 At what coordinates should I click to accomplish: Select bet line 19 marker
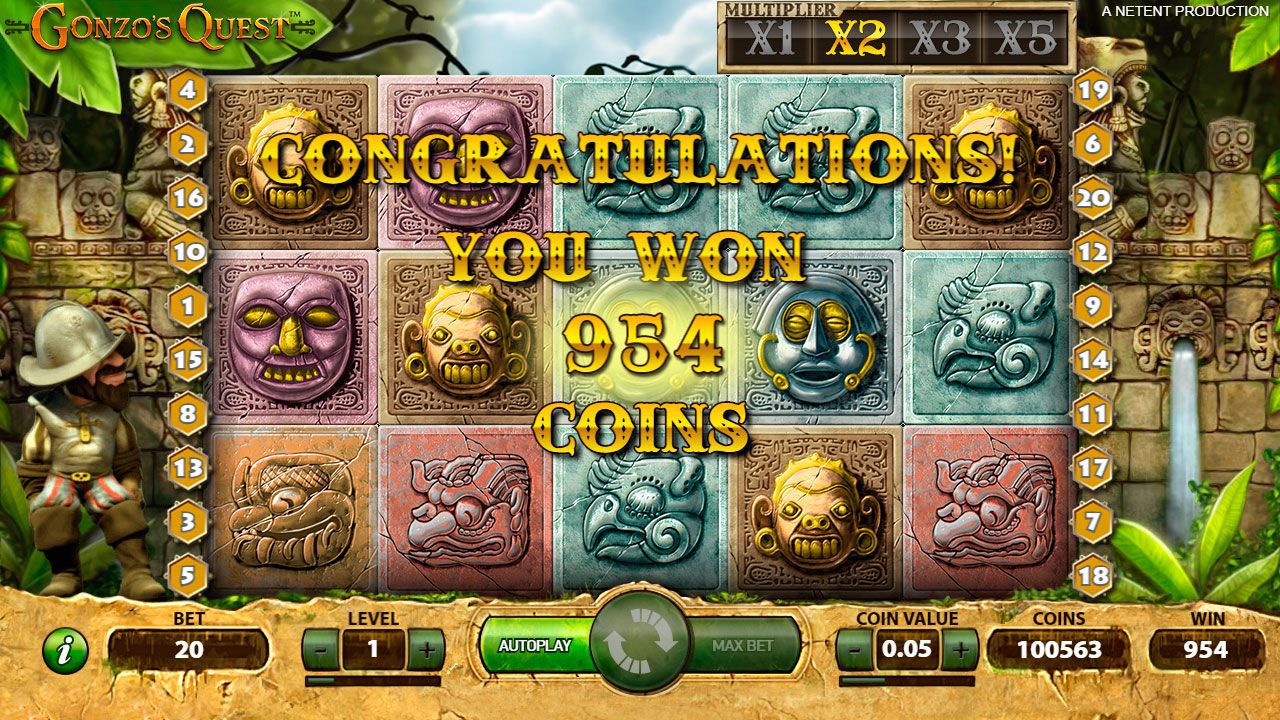1093,92
